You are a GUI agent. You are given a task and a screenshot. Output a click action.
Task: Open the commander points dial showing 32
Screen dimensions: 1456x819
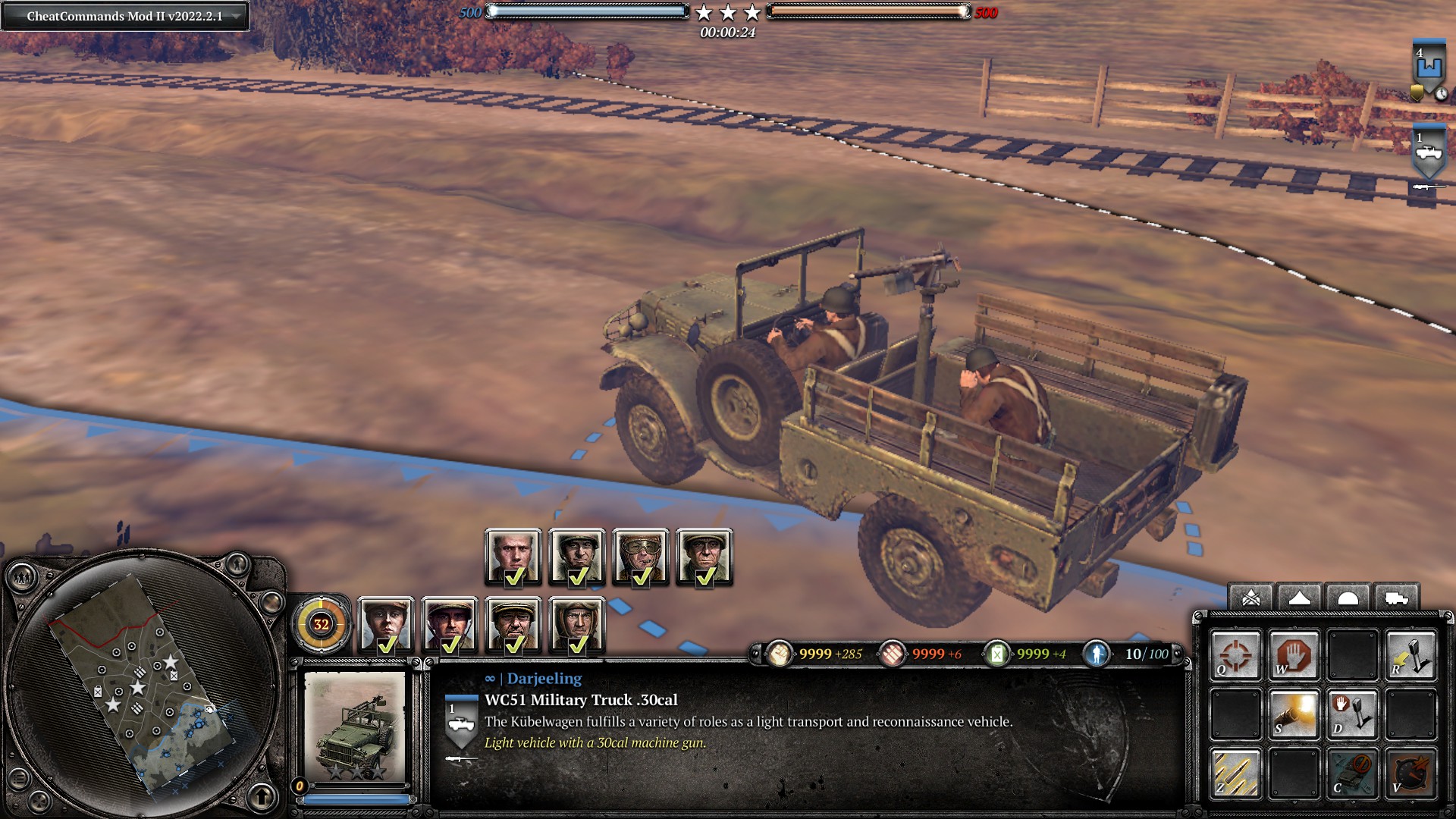321,624
